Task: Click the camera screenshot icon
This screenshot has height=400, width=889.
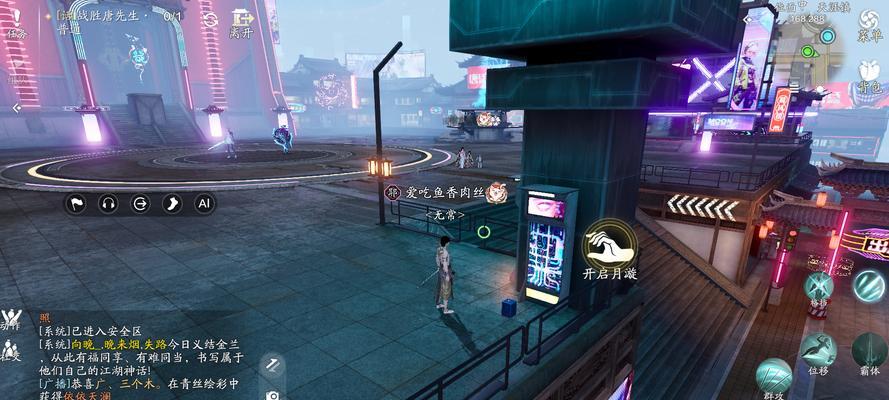Action: coord(272,394)
